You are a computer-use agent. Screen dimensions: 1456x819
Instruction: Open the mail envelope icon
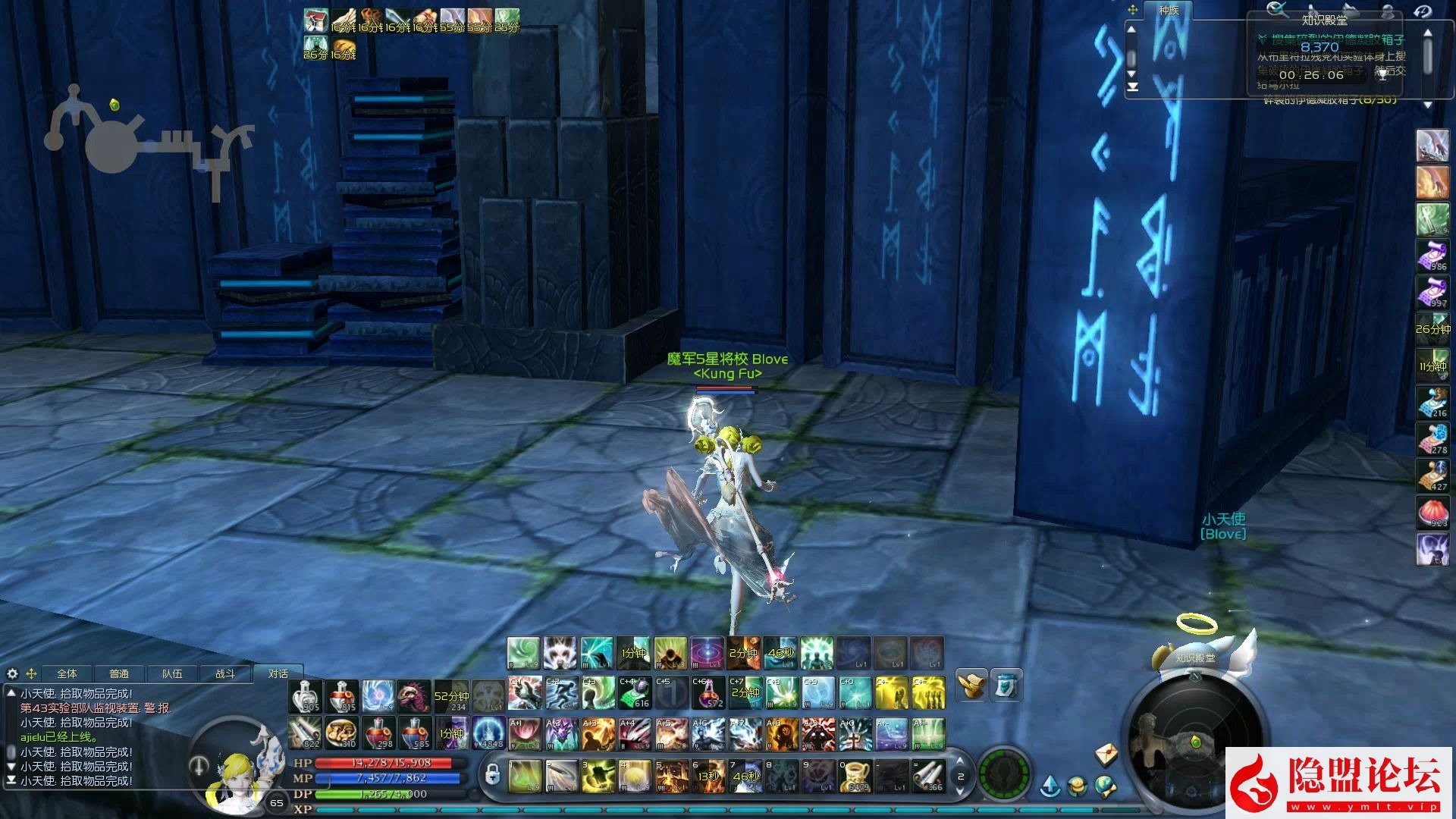1107,754
